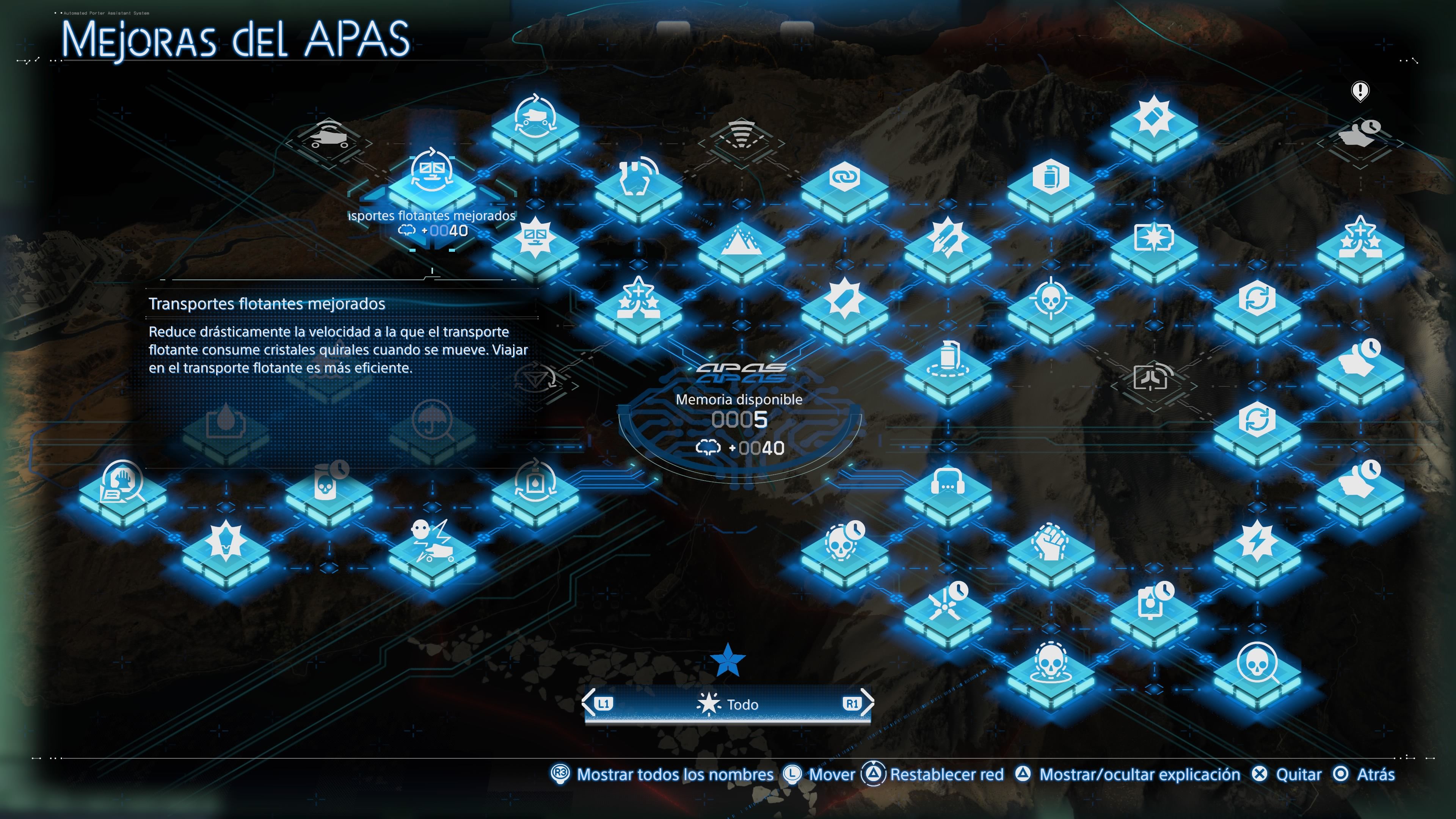Image resolution: width=1456 pixels, height=819 pixels.
Task: Select the locked wifi signal node
Action: [x=741, y=138]
